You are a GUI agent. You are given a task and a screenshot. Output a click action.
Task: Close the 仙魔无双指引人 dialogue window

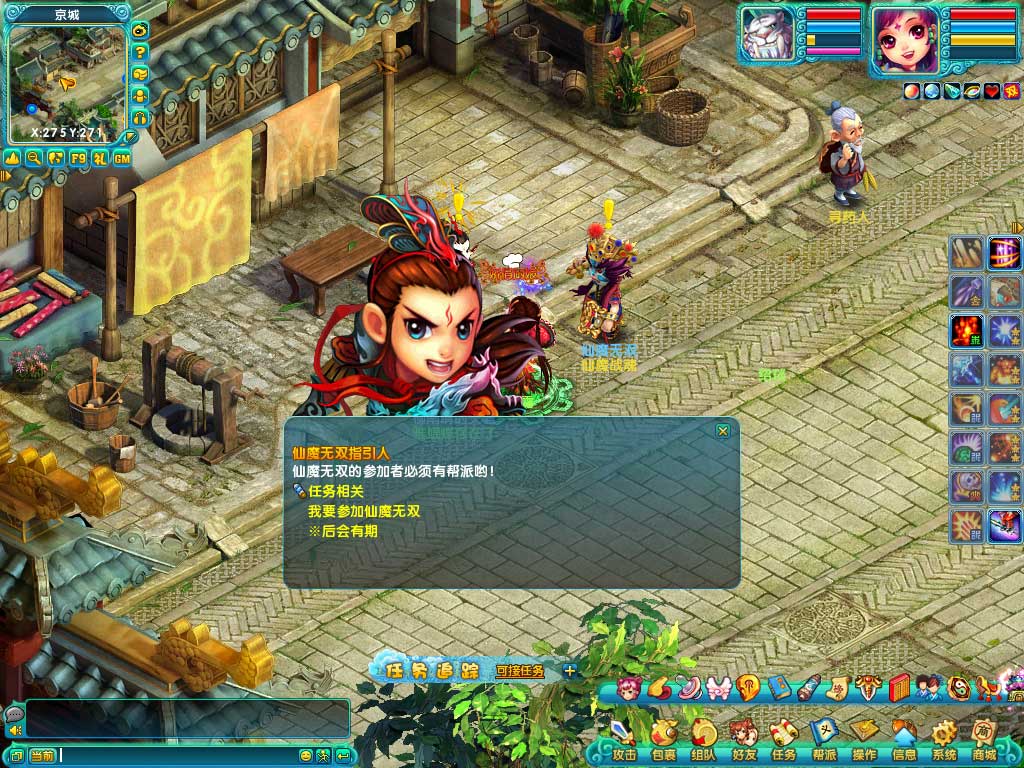pyautogui.click(x=722, y=431)
